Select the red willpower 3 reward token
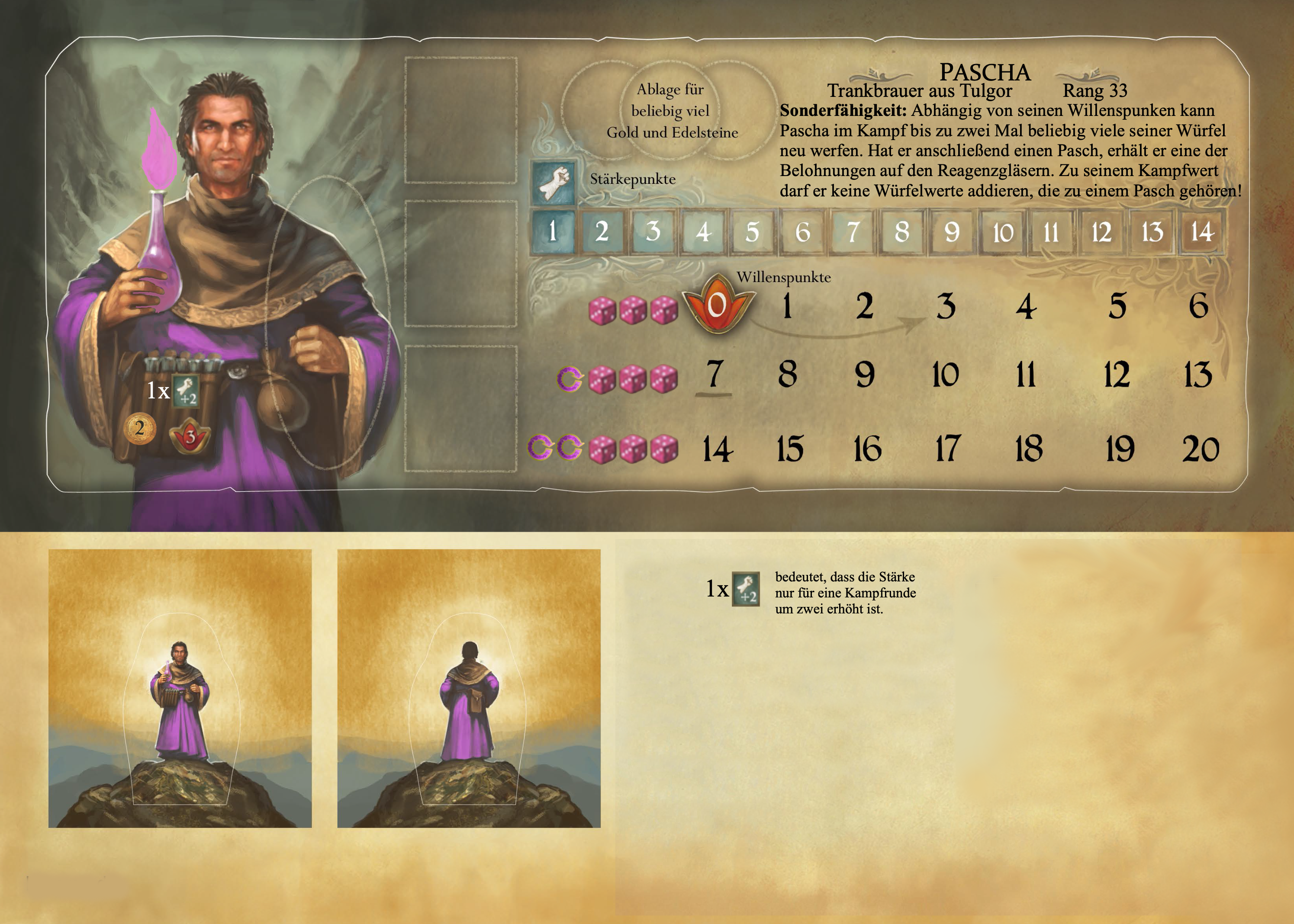The width and height of the screenshot is (1294, 924). click(190, 436)
